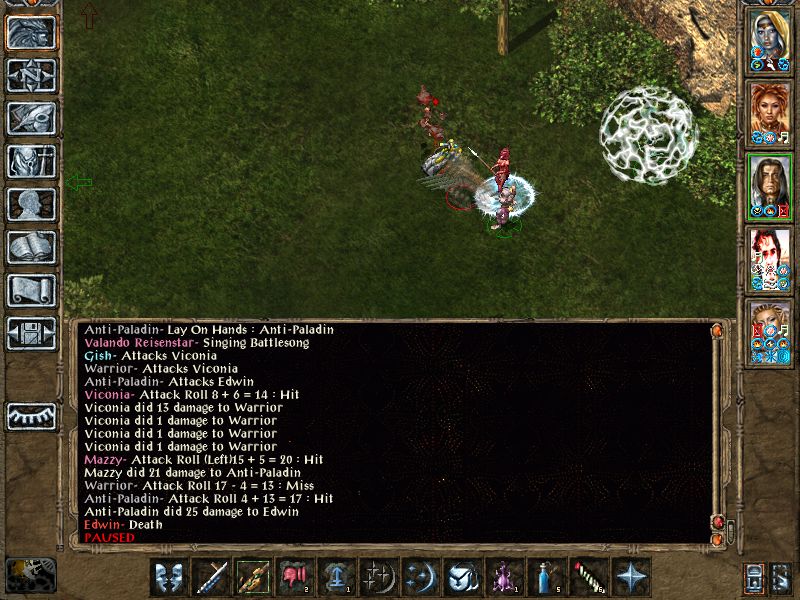
Task: Use the blue potion bottle quick item
Action: (x=544, y=577)
